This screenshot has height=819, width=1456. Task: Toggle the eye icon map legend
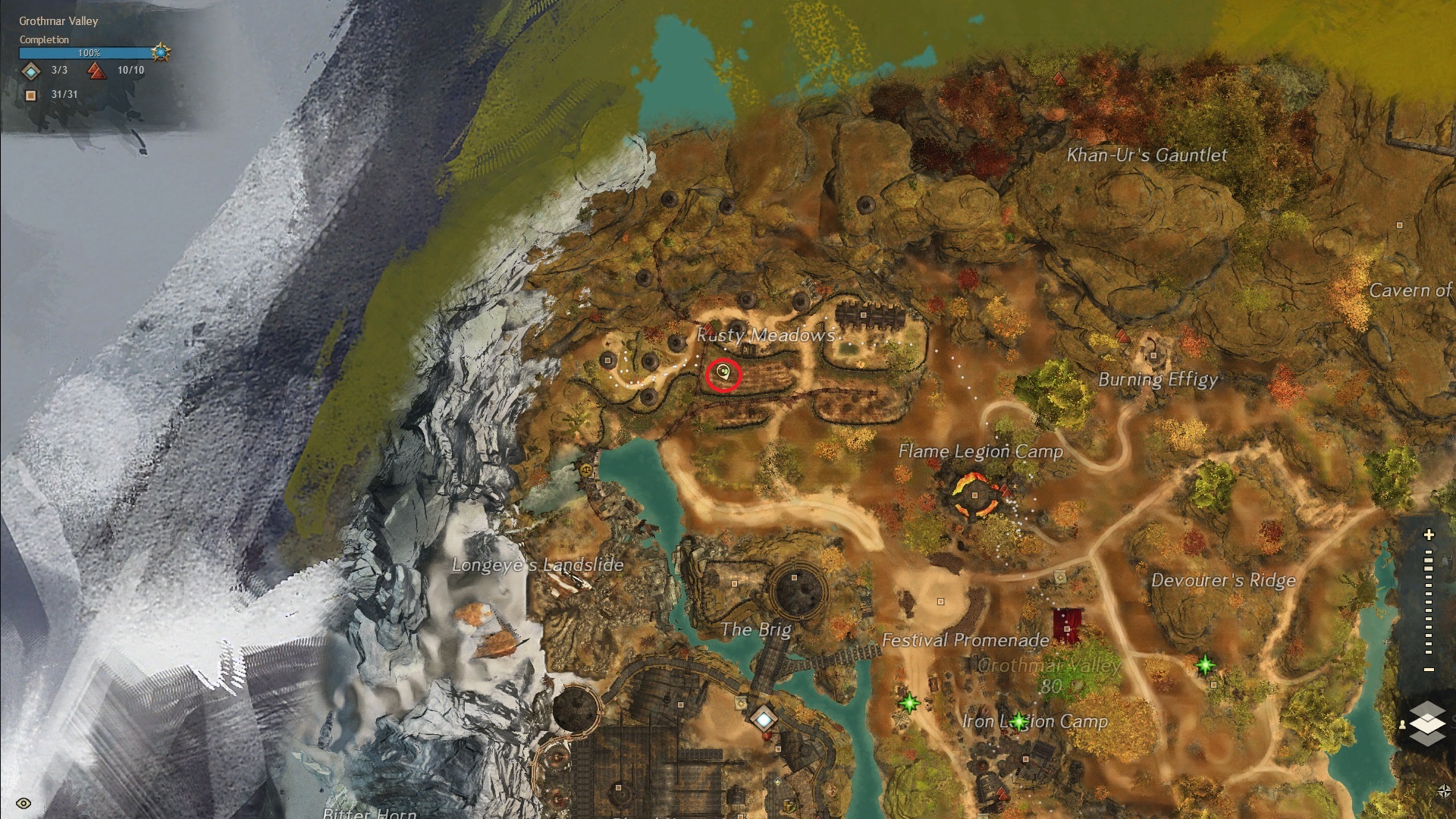pyautogui.click(x=24, y=803)
